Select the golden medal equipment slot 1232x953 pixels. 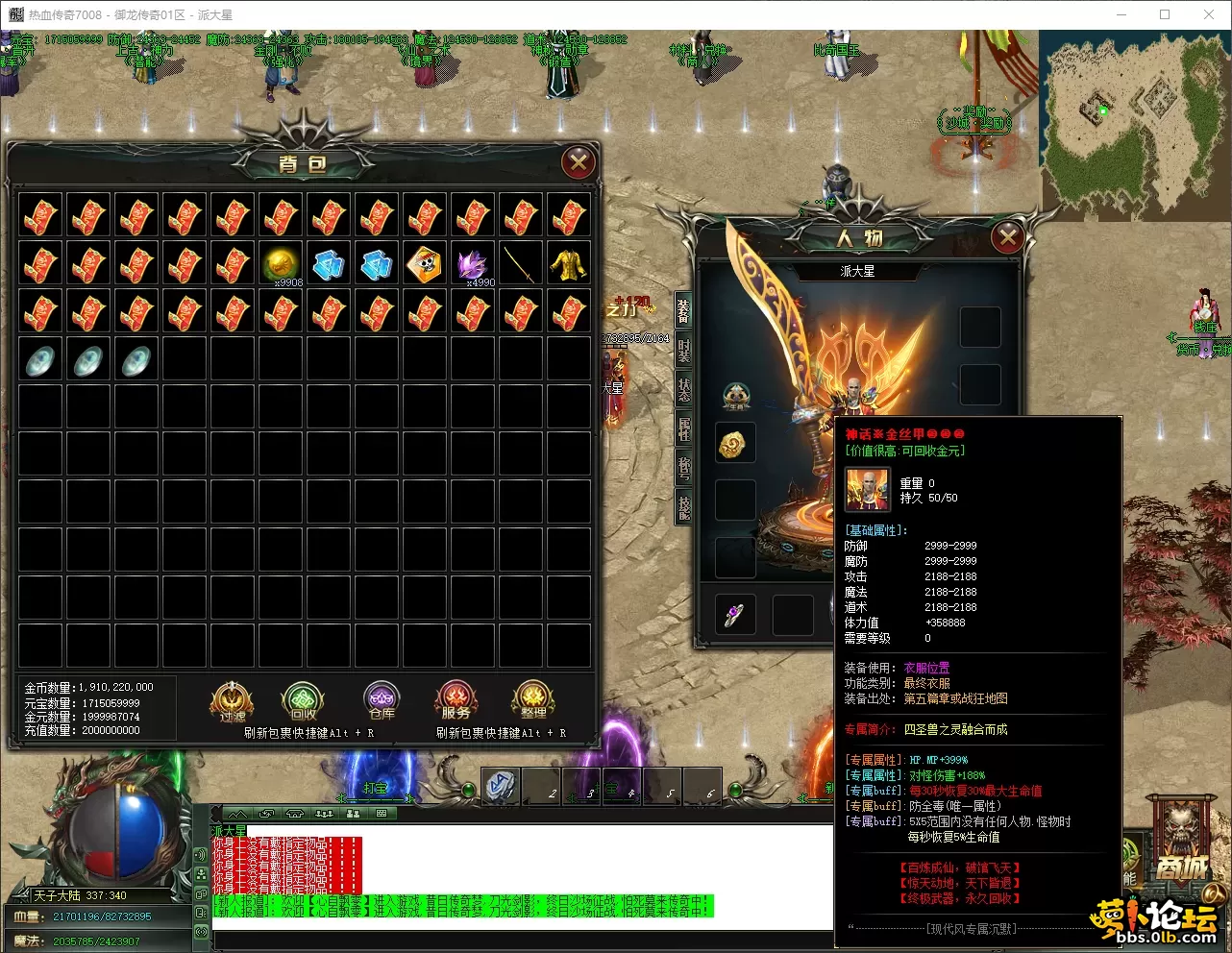pos(735,443)
